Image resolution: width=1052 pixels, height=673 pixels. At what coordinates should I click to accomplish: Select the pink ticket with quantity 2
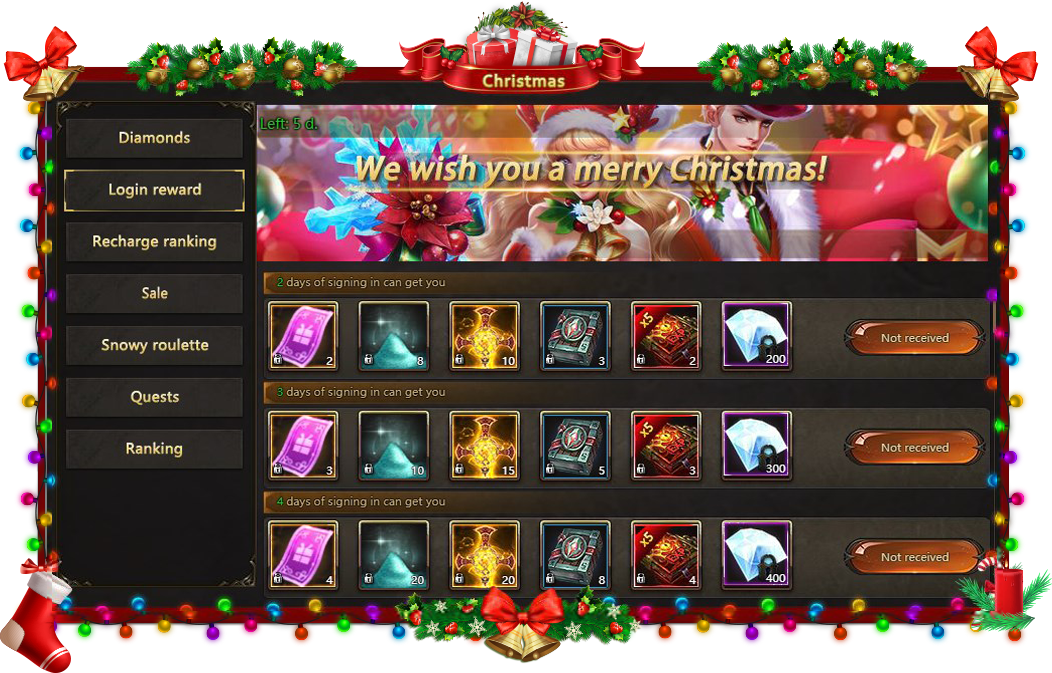point(303,336)
